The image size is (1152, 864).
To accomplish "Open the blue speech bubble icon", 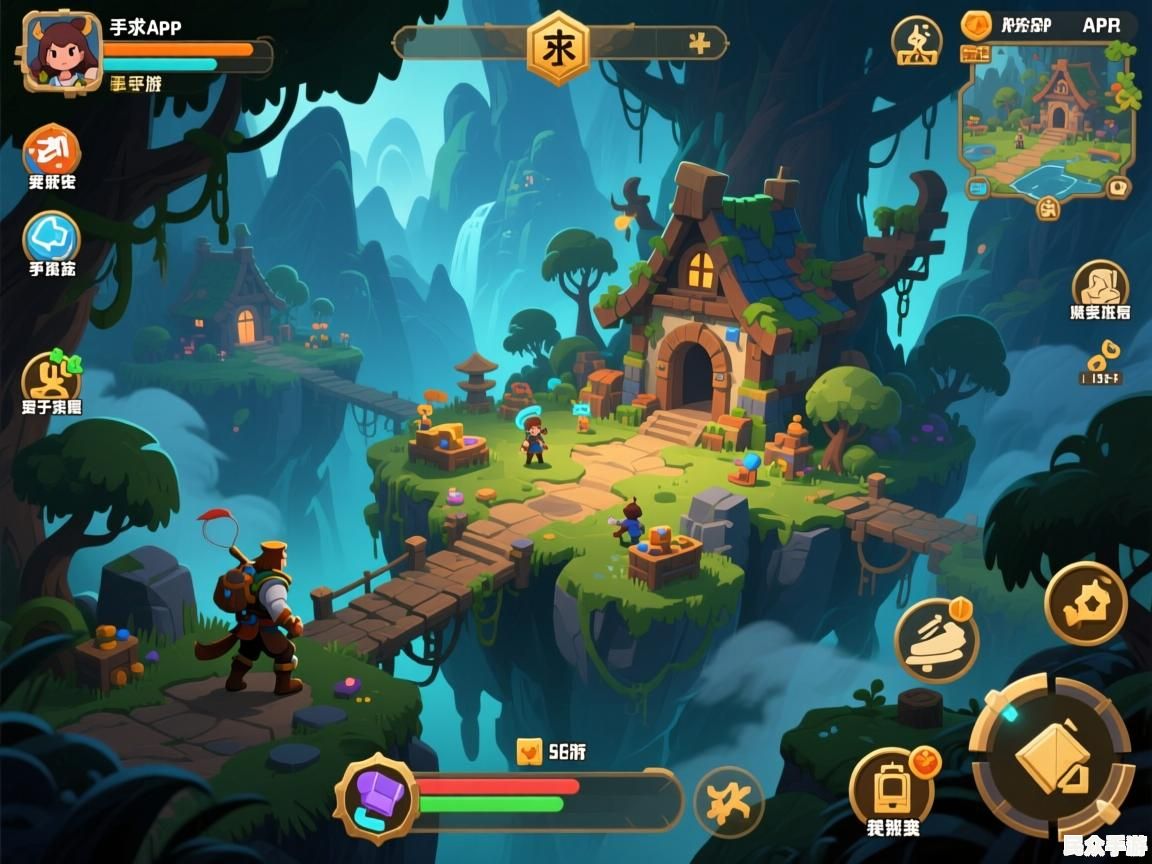I will click(52, 239).
